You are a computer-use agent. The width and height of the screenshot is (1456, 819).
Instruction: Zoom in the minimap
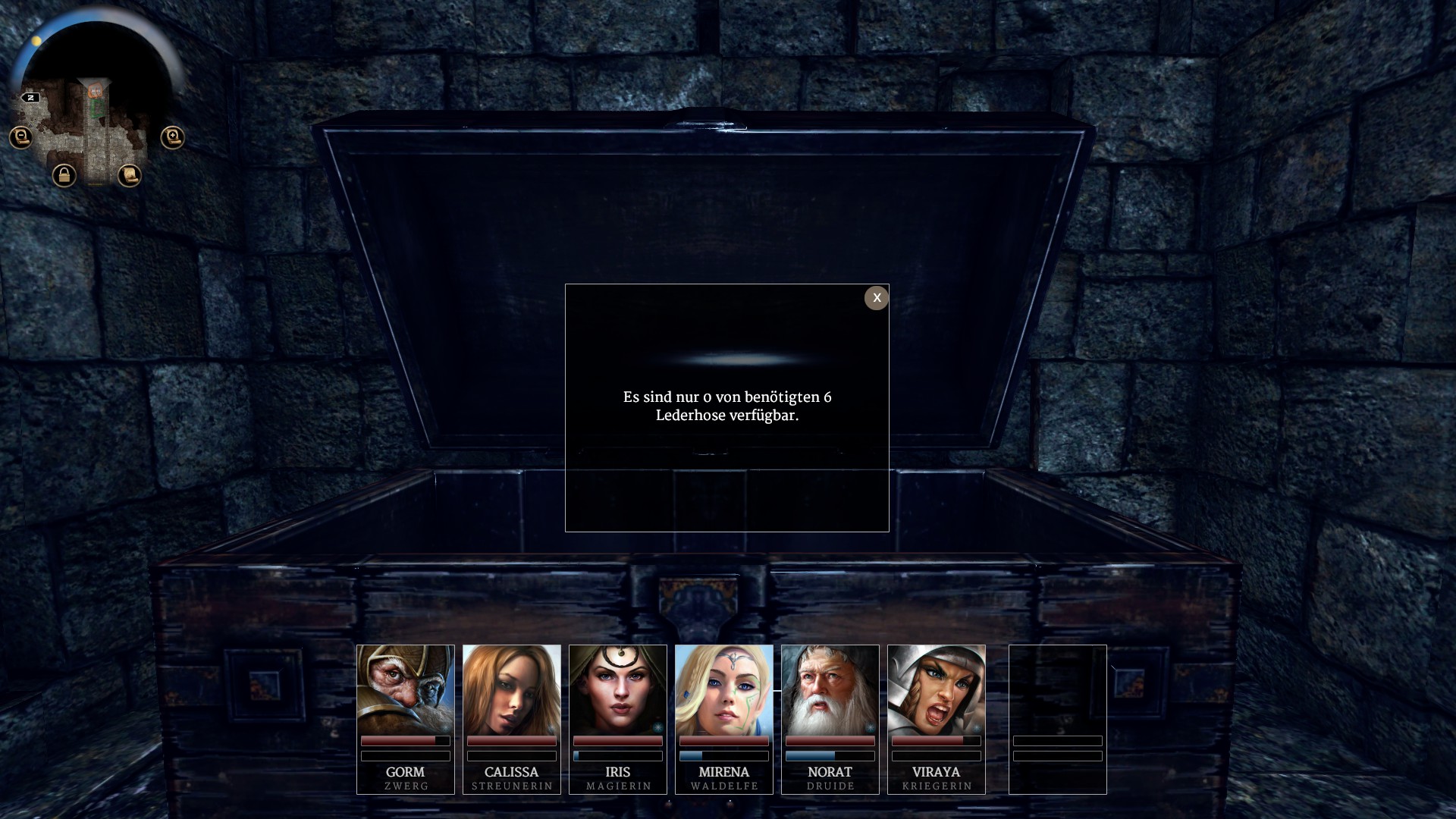[x=173, y=137]
